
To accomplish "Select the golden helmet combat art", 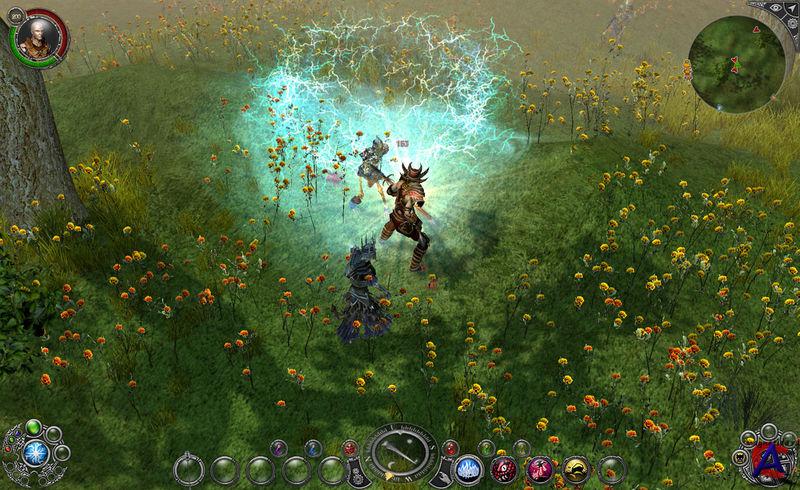I will [x=575, y=468].
